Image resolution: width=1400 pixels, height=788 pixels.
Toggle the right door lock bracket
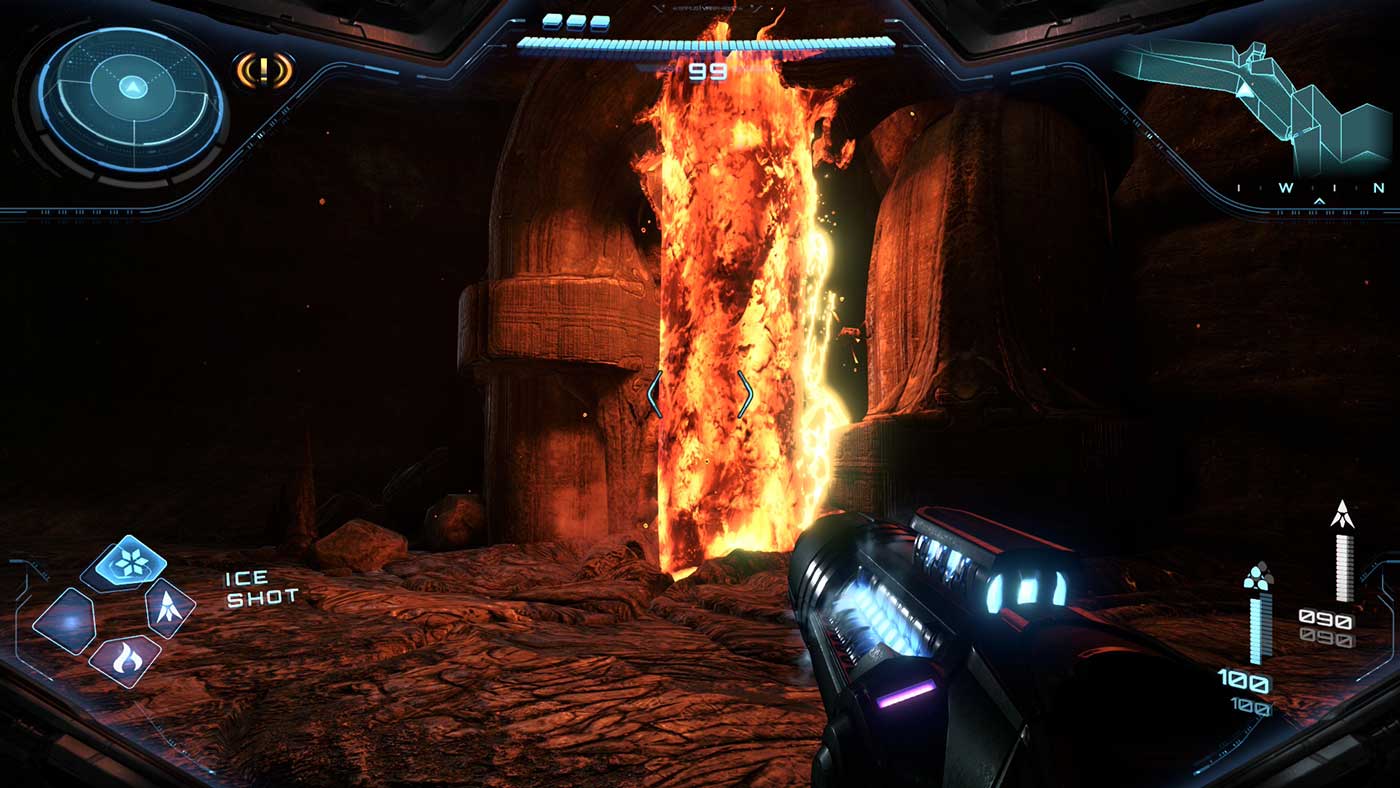point(744,394)
